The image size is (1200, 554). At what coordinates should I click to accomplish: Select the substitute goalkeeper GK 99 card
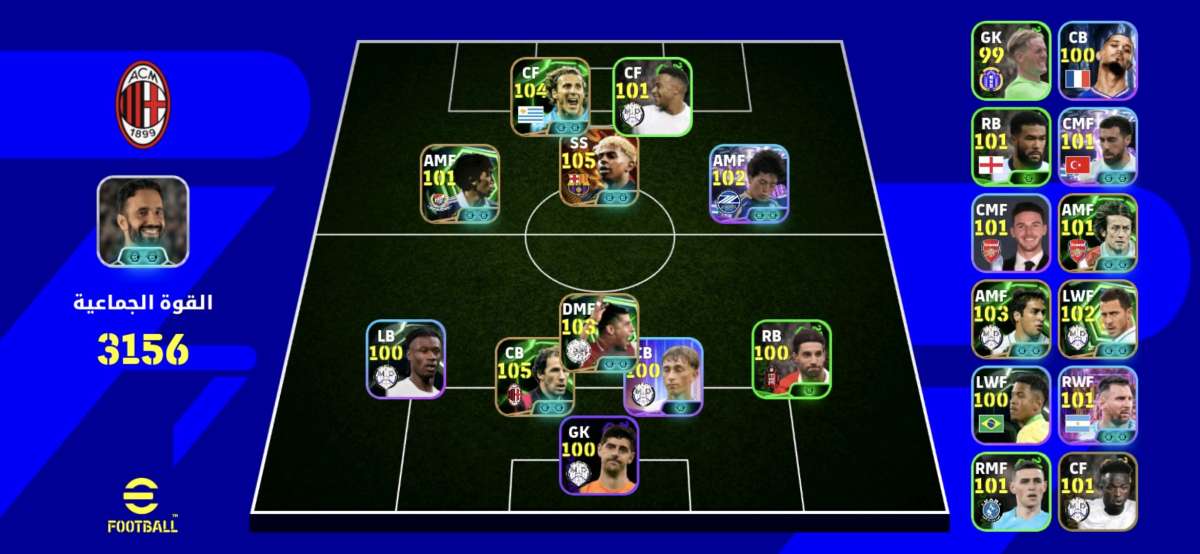pos(1010,61)
